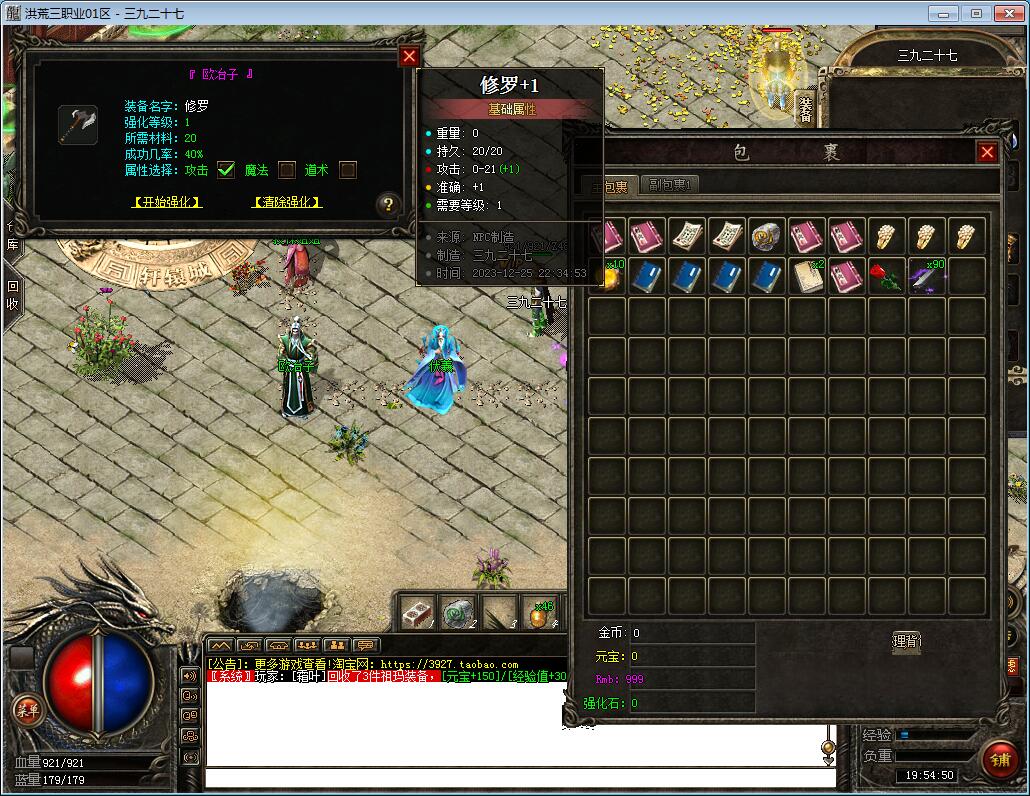Tick the 道术 attribute checkbox
This screenshot has height=796, width=1030.
coord(348,170)
